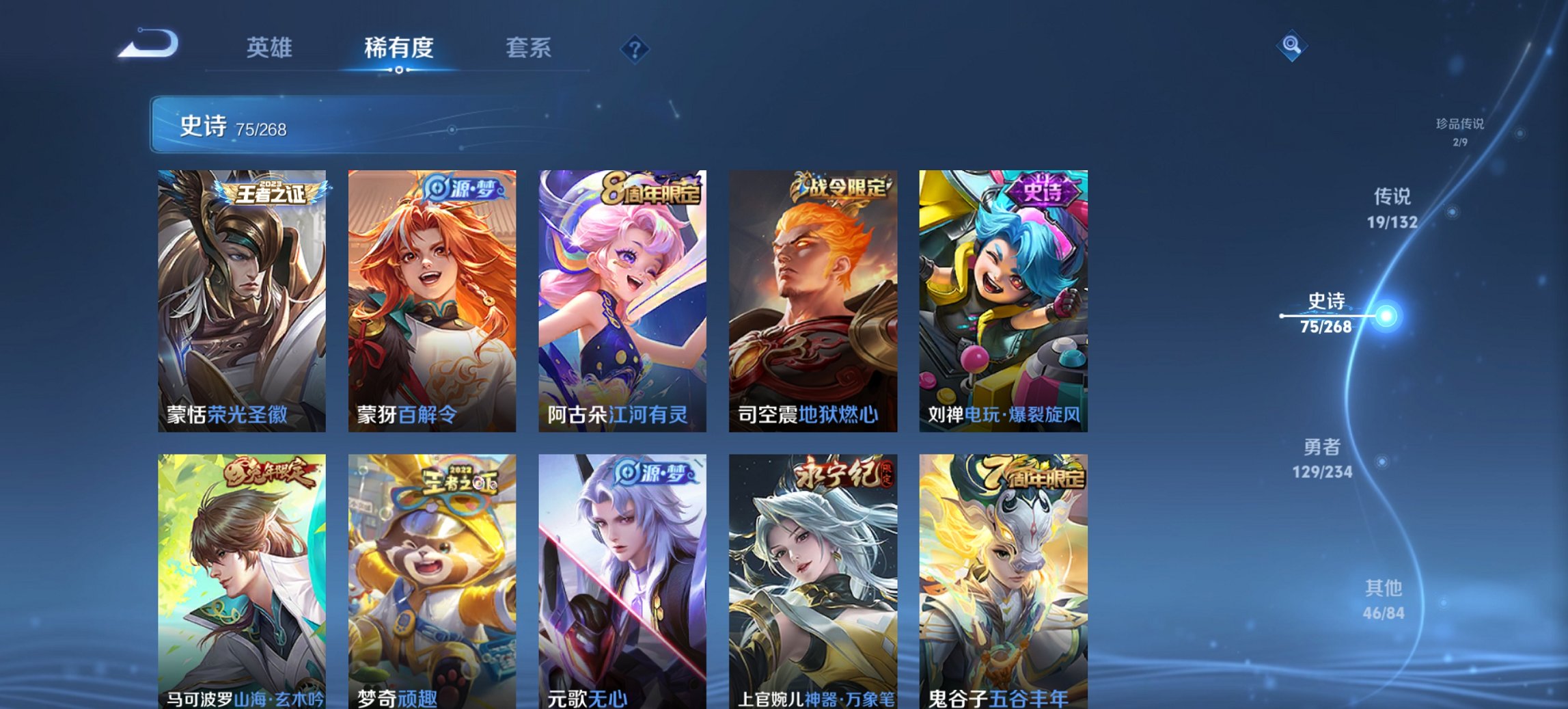This screenshot has height=709, width=1568.
Task: Click the help question mark icon
Action: coord(636,49)
